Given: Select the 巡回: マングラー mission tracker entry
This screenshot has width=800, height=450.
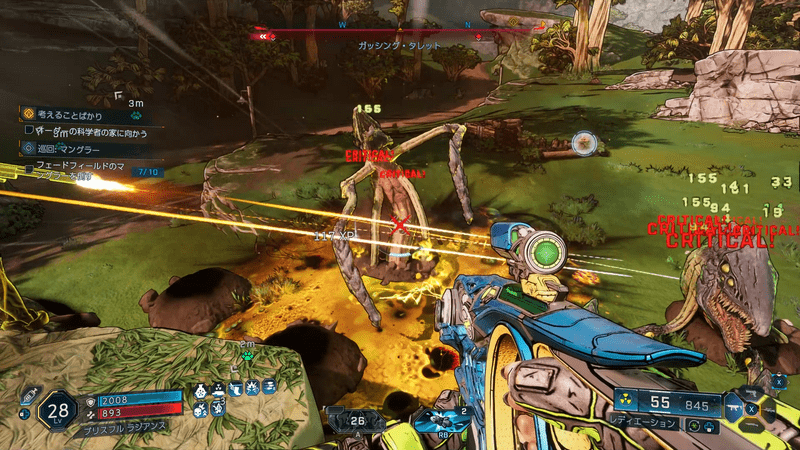Looking at the screenshot, I should pyautogui.click(x=78, y=146).
